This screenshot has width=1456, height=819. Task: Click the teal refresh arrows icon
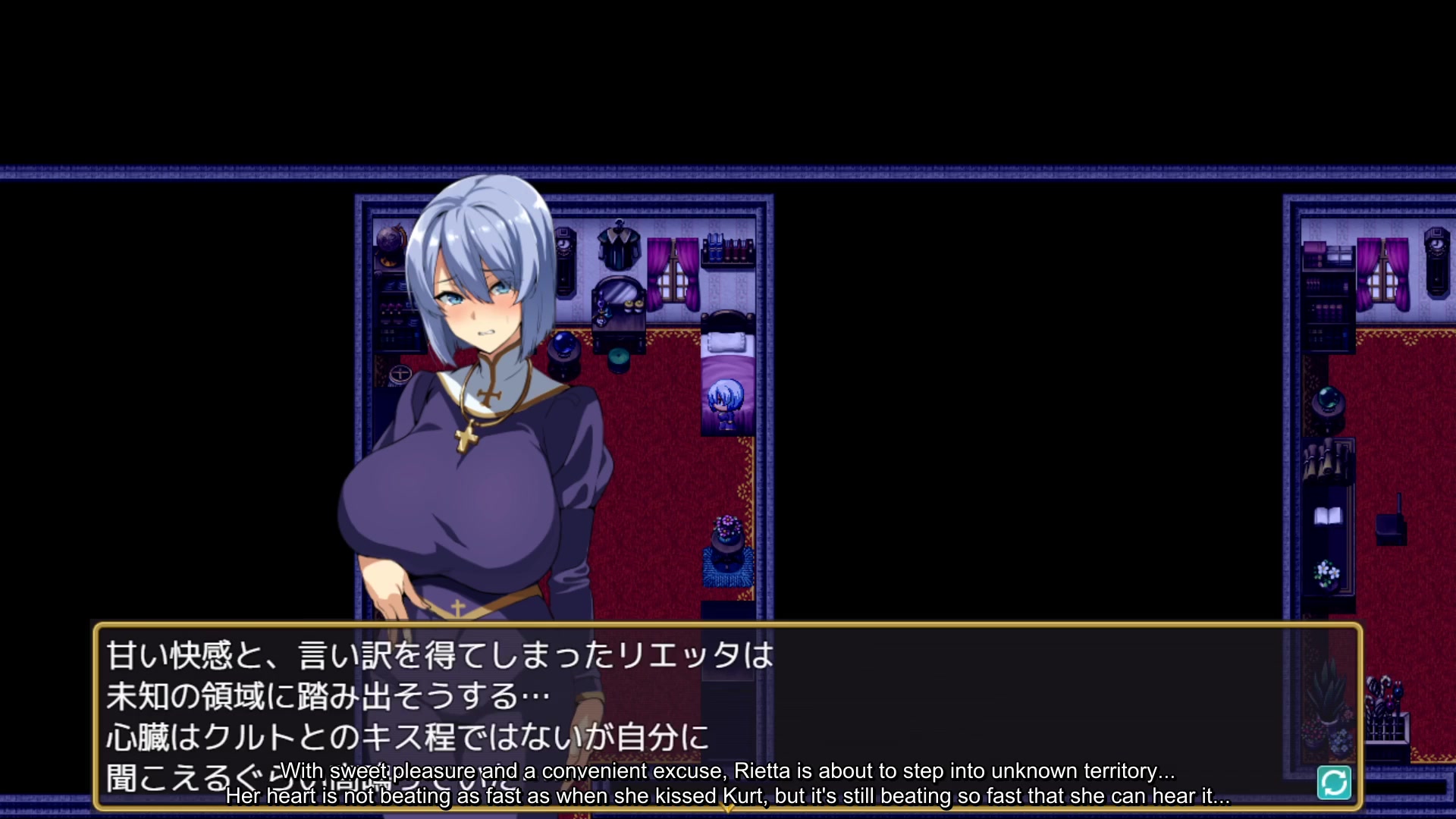[x=1334, y=783]
